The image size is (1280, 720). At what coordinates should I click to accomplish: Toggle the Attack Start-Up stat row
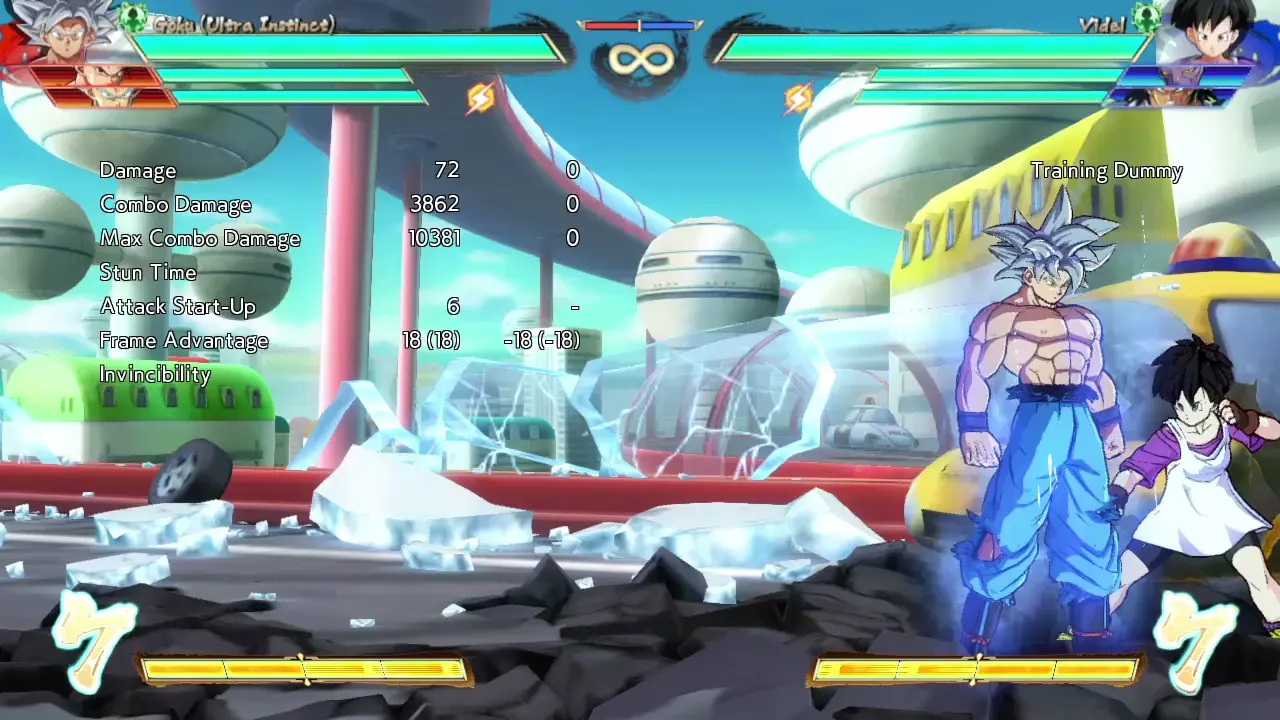coord(177,307)
